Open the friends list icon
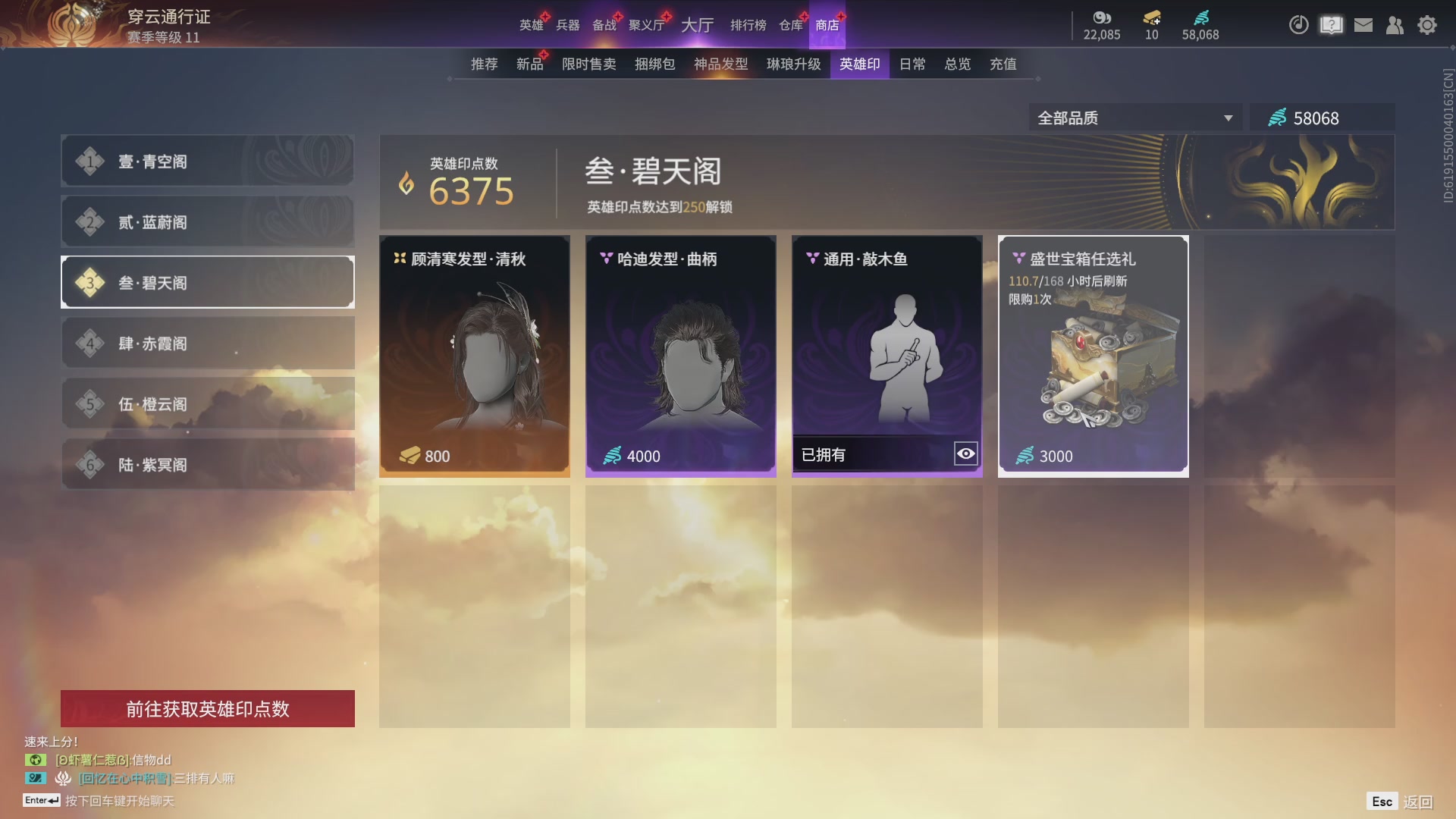Screen dimensions: 1456x819 tap(1395, 25)
